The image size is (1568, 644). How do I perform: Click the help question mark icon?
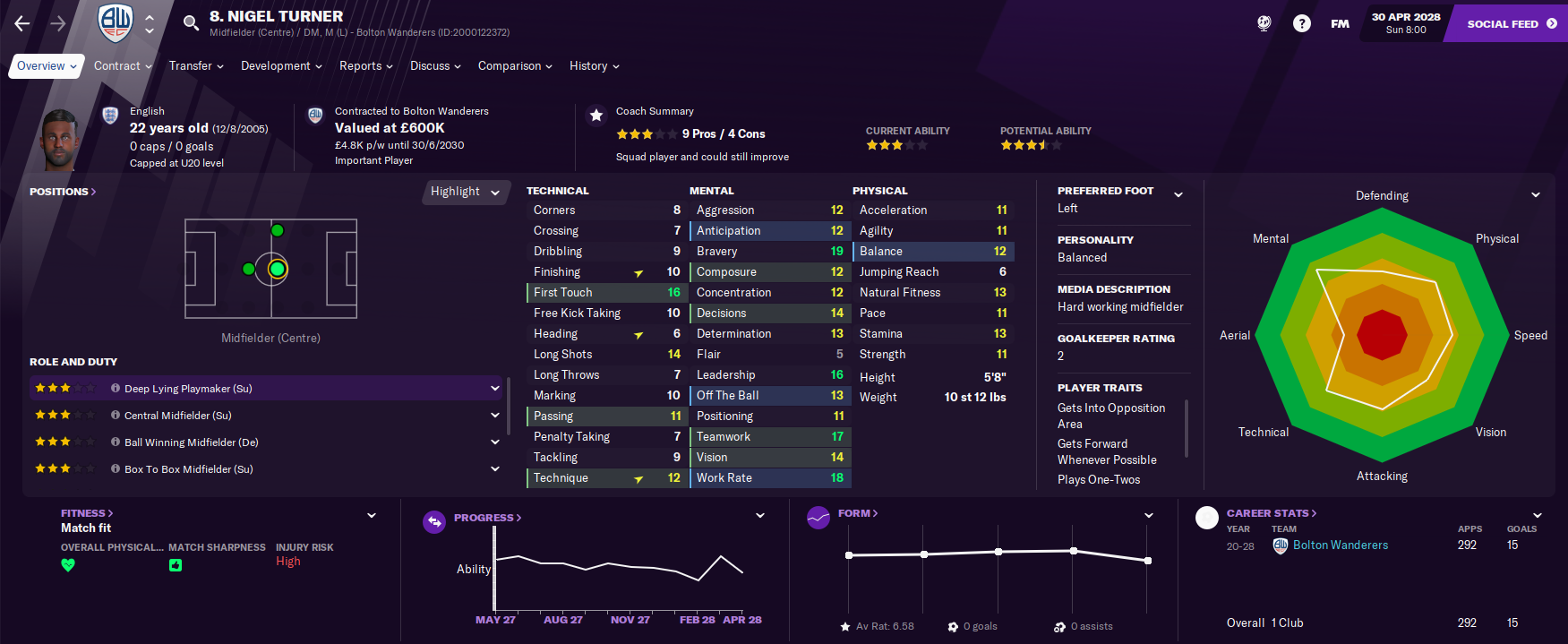click(1302, 24)
